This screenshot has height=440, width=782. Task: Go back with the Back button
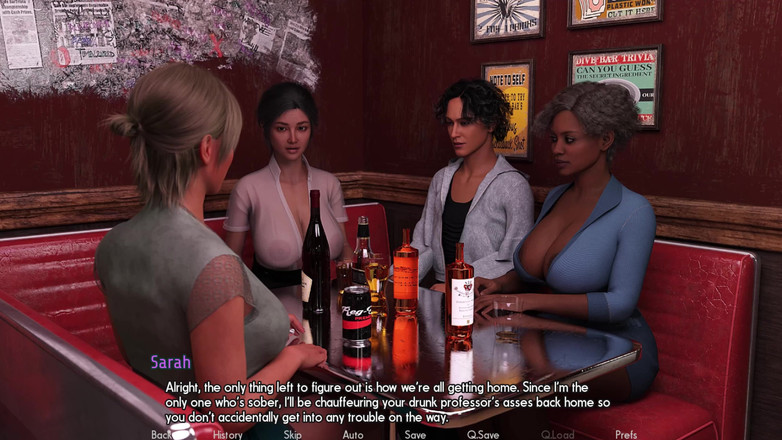point(161,434)
